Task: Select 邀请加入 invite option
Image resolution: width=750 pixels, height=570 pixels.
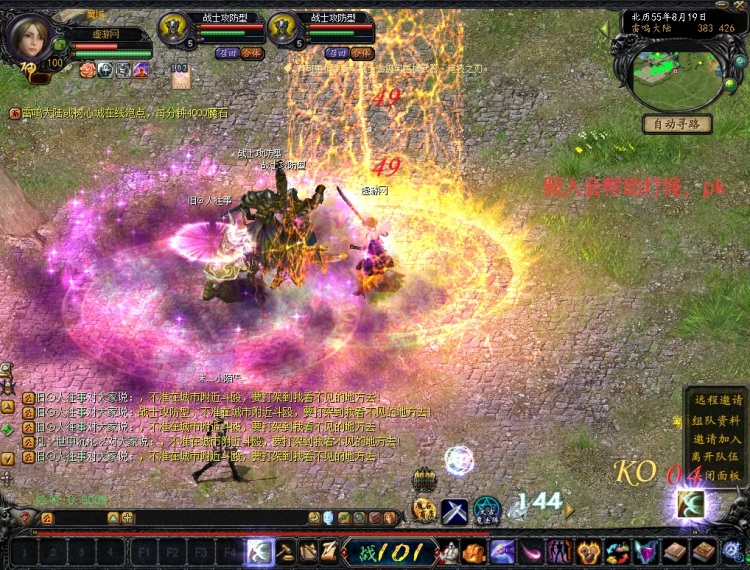Action: click(x=717, y=439)
